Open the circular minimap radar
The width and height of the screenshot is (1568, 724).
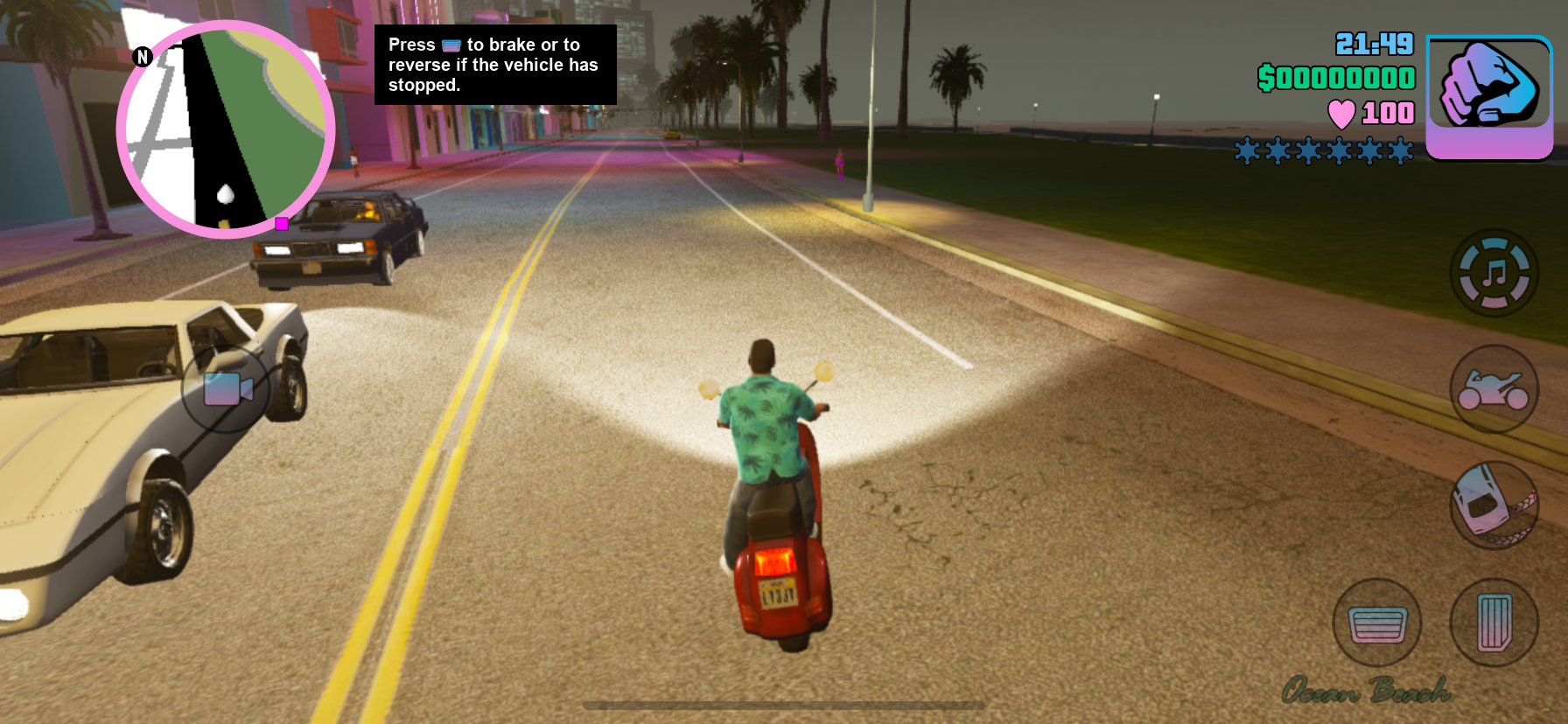coord(226,129)
